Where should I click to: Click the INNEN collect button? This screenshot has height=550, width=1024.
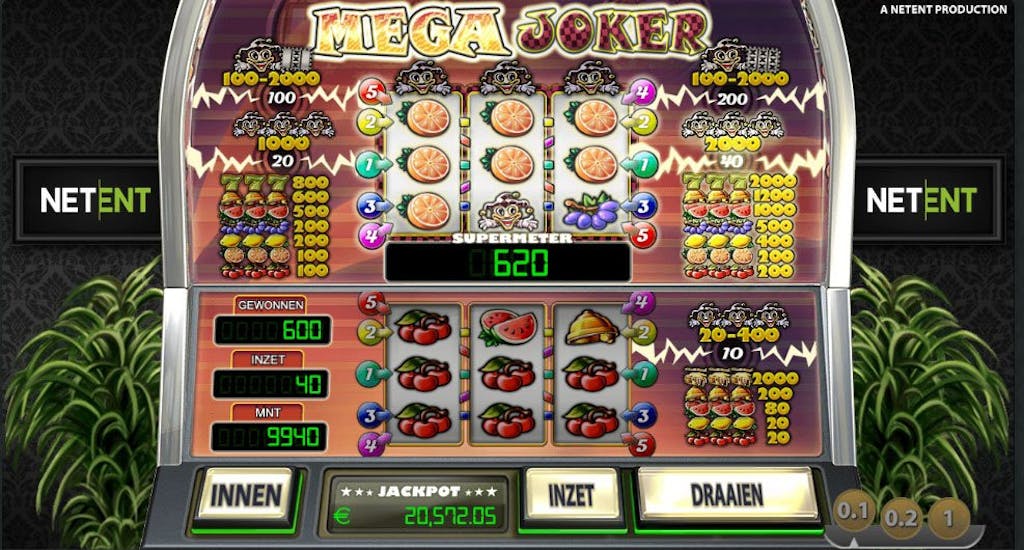pyautogui.click(x=245, y=494)
